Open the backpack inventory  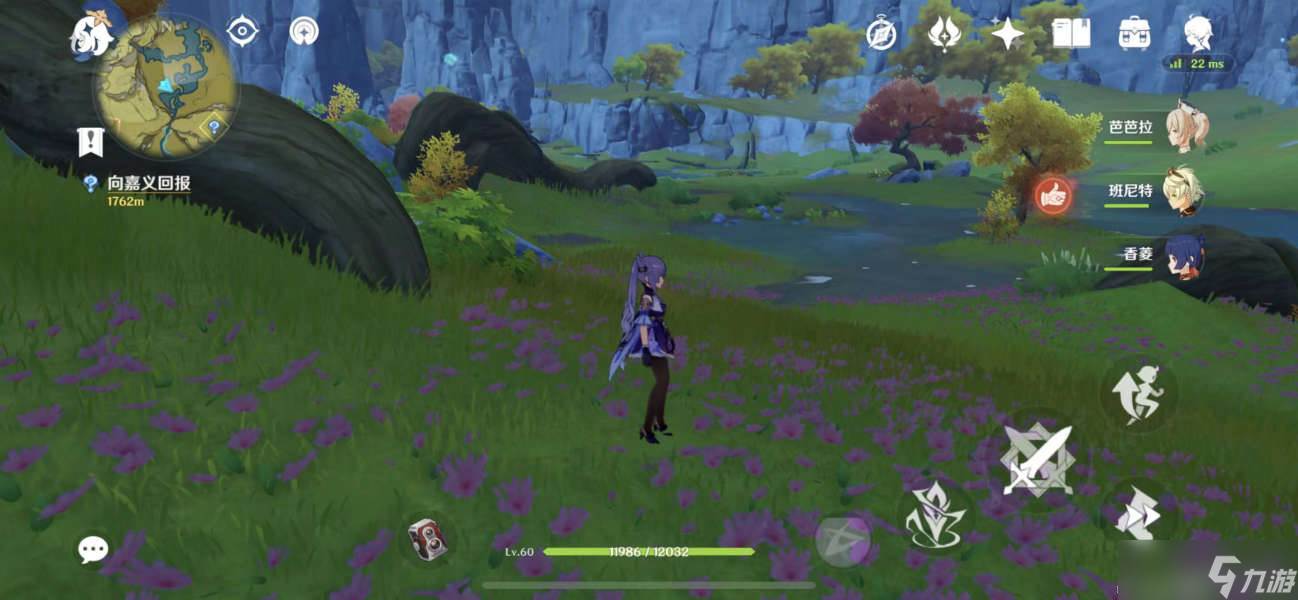tap(1134, 35)
